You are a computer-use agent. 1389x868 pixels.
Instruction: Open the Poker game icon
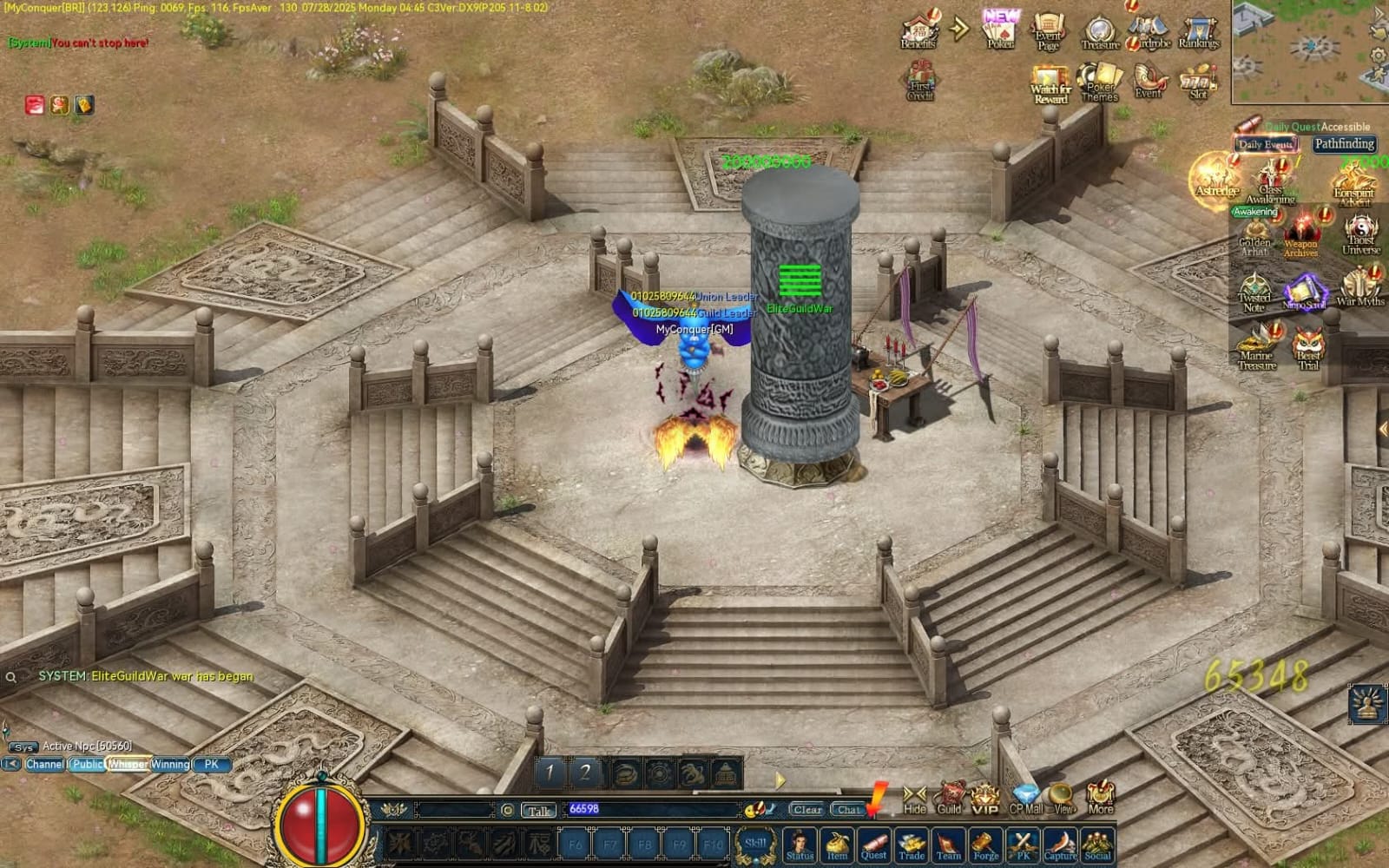[x=1000, y=31]
